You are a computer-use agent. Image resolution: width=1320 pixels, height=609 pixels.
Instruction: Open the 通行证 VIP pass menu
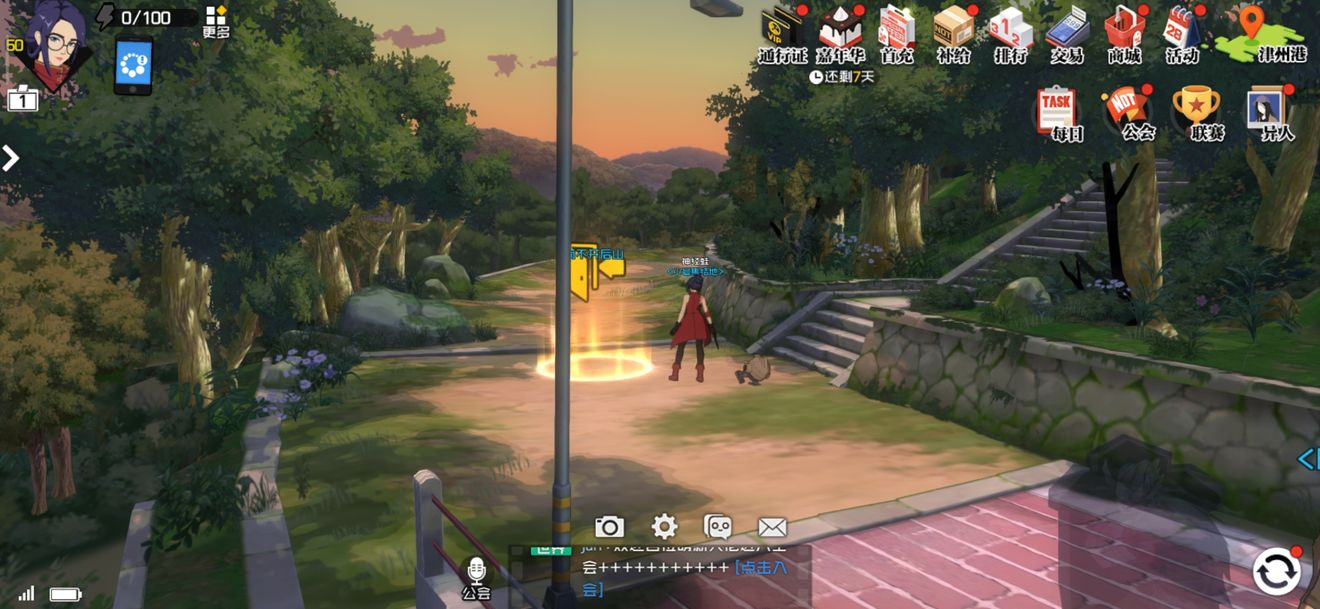782,31
